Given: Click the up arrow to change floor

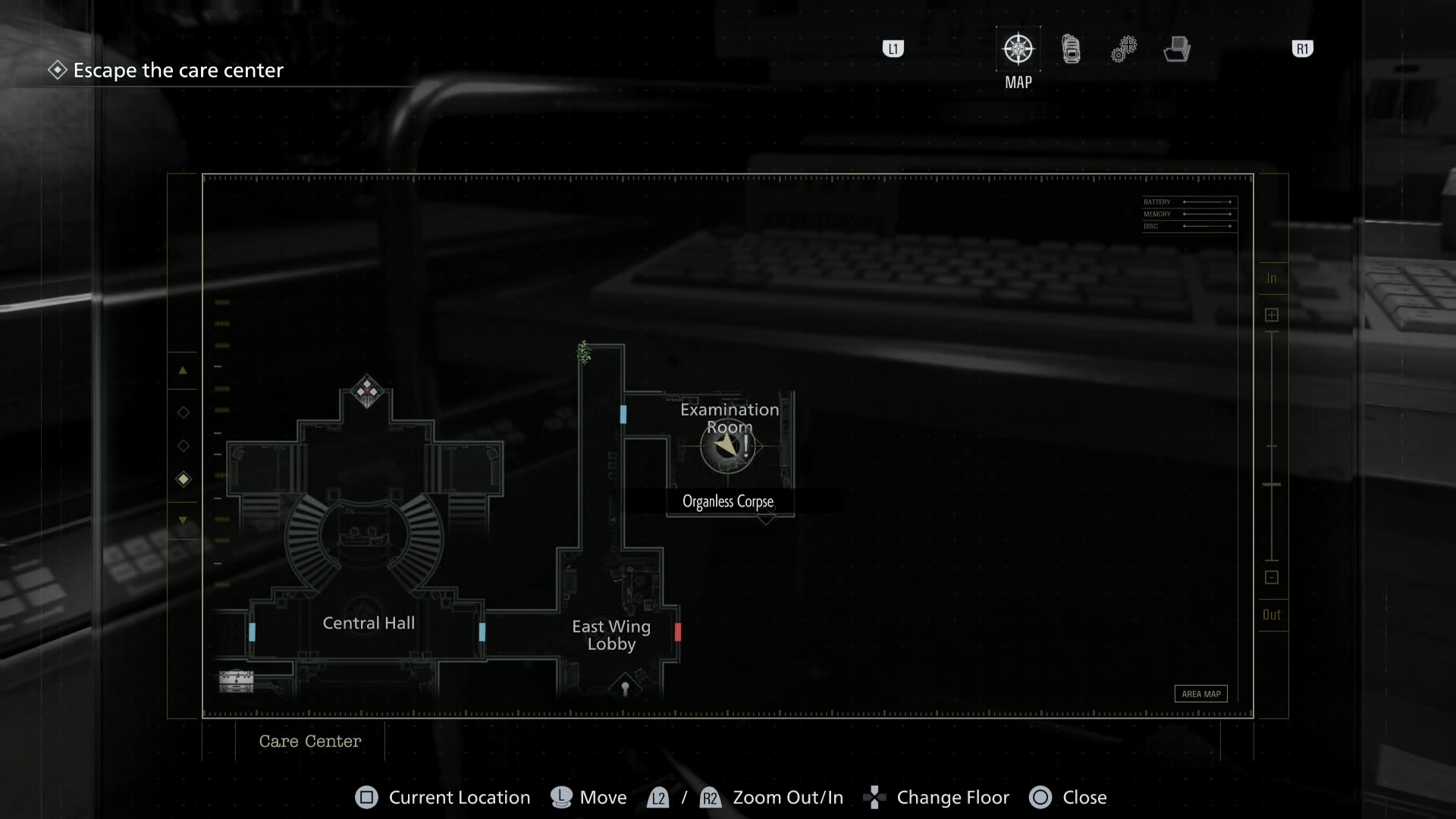Looking at the screenshot, I should pos(183,370).
